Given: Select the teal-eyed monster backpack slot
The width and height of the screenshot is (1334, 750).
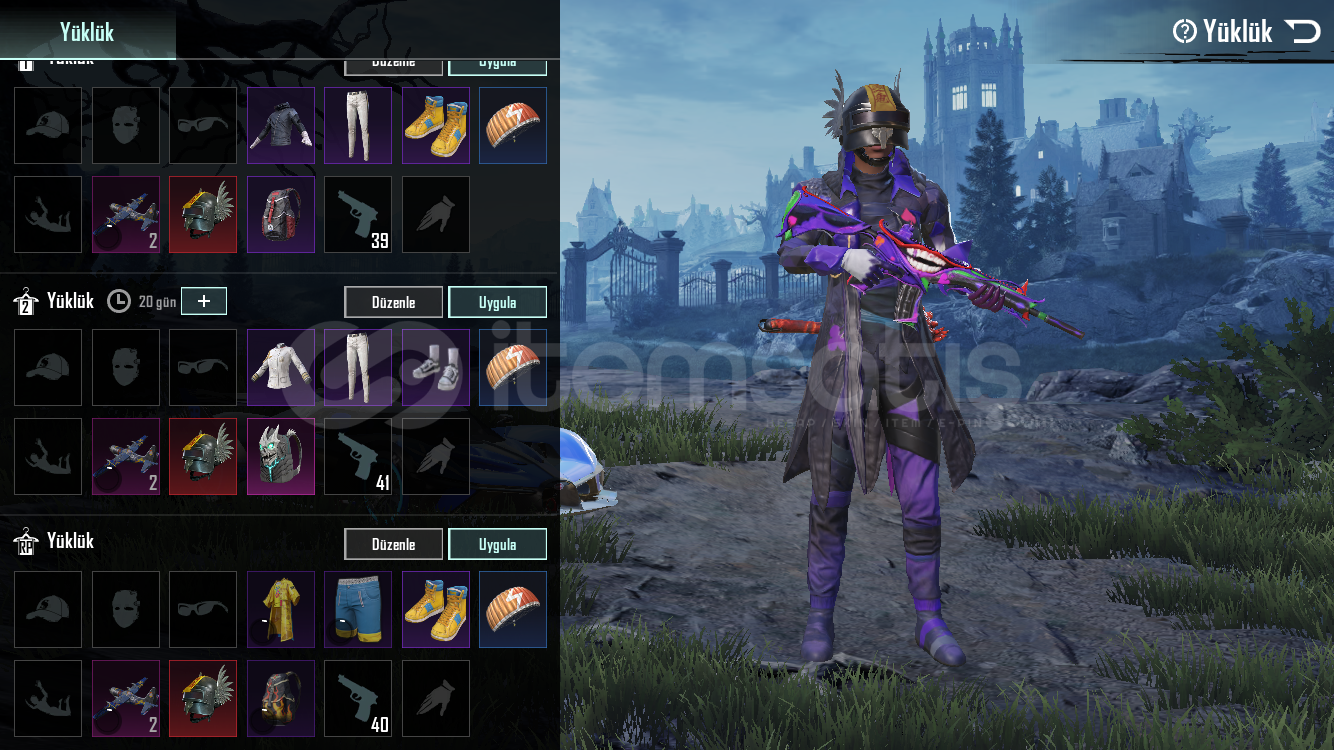Looking at the screenshot, I should 281,456.
